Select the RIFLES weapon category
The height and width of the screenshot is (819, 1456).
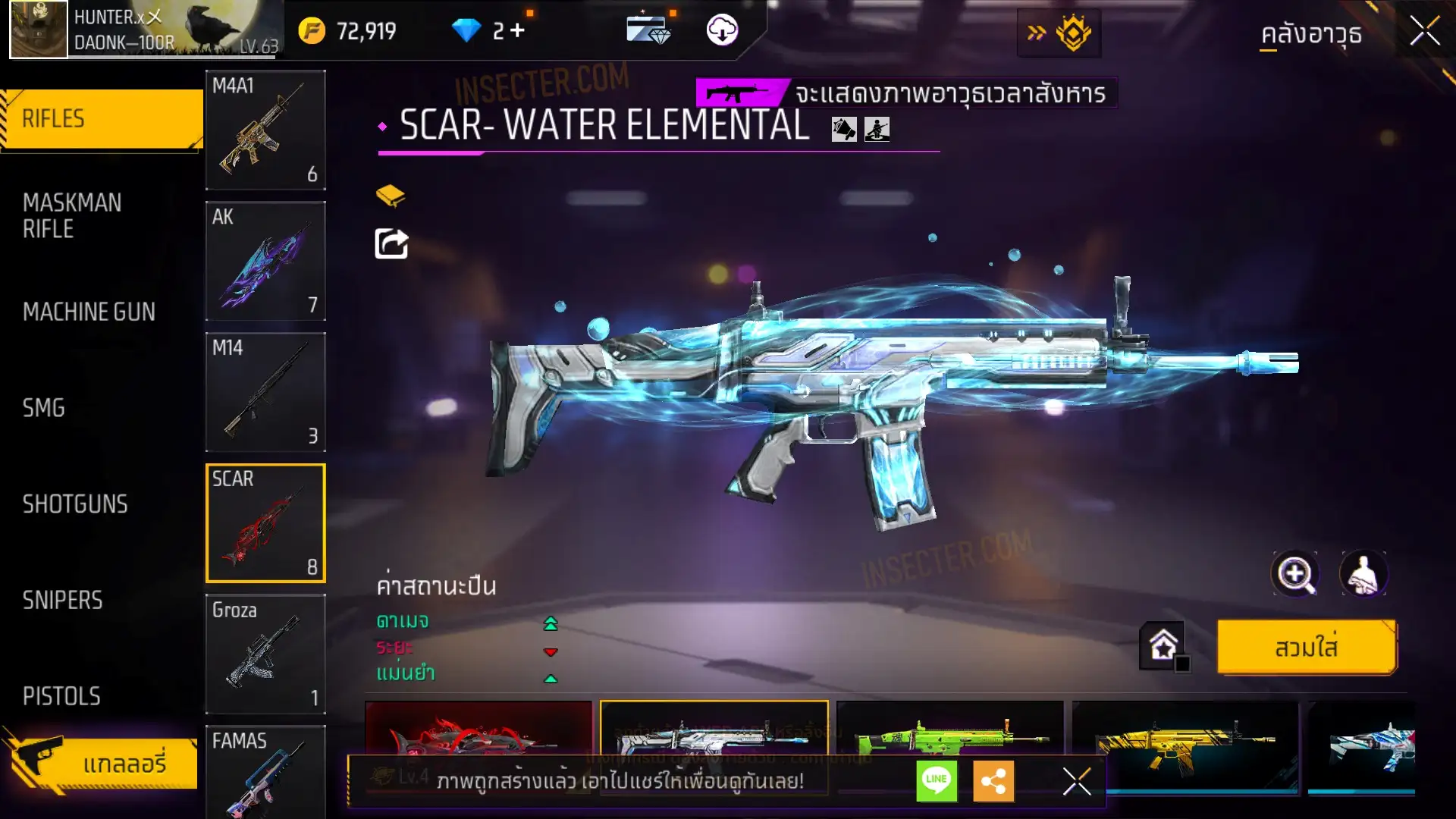[x=101, y=119]
